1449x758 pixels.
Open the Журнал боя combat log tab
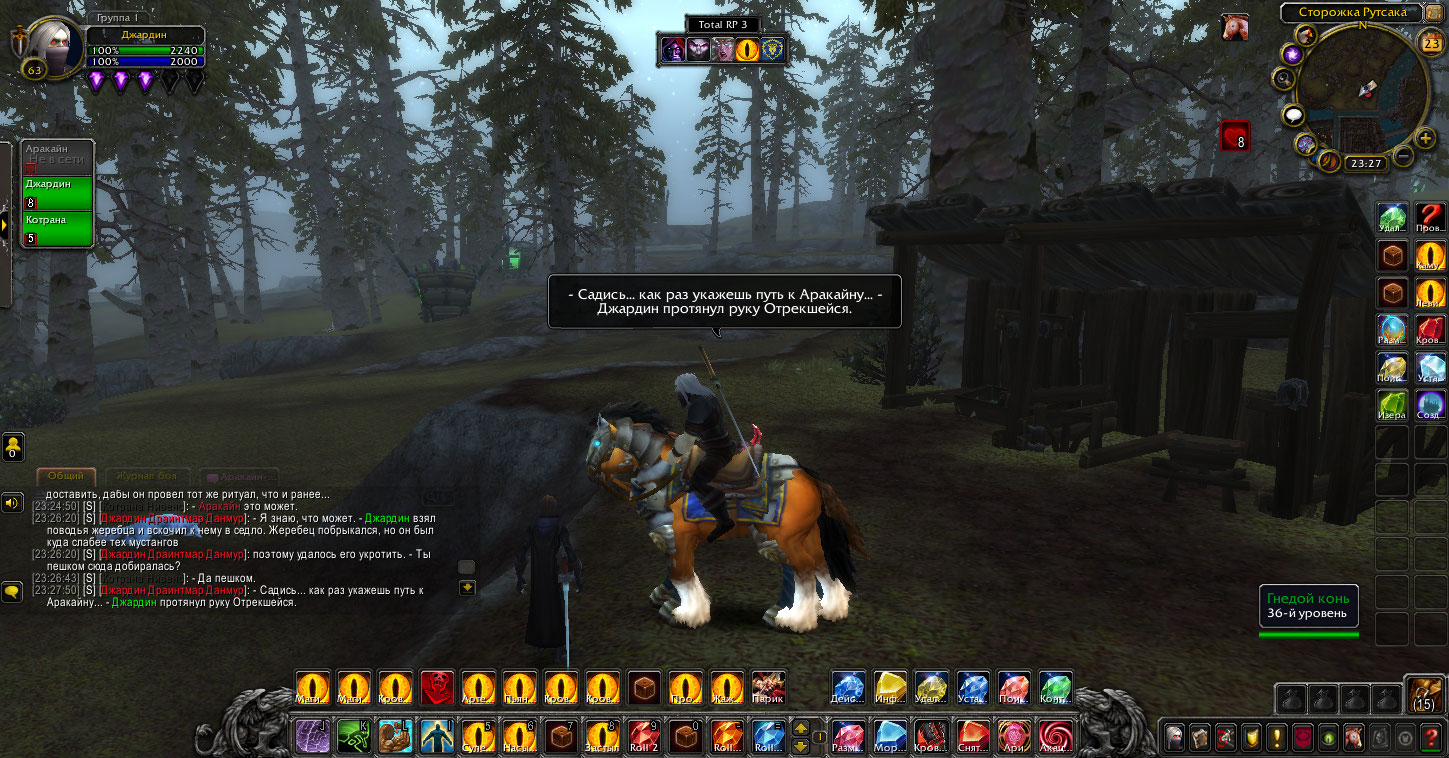coord(147,477)
